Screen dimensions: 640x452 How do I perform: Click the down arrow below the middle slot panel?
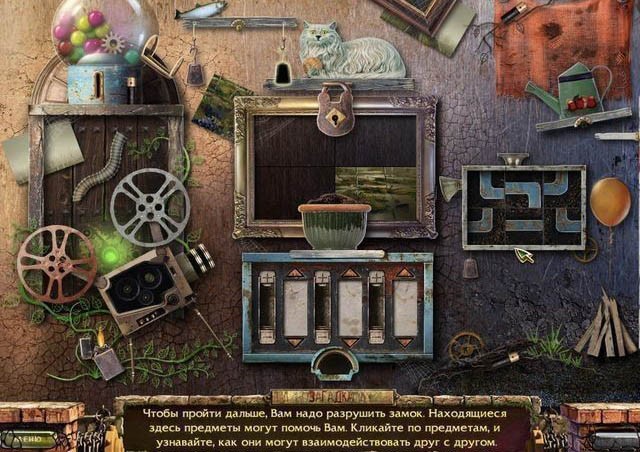350,343
